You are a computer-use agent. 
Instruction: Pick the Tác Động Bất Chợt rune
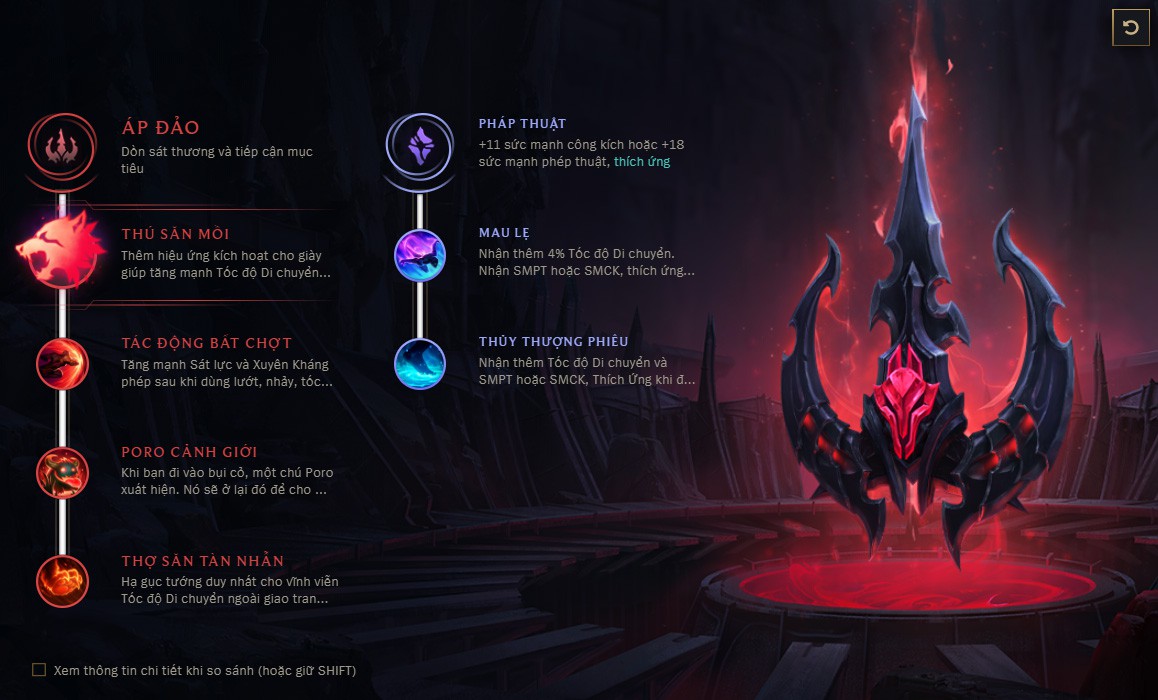point(62,362)
